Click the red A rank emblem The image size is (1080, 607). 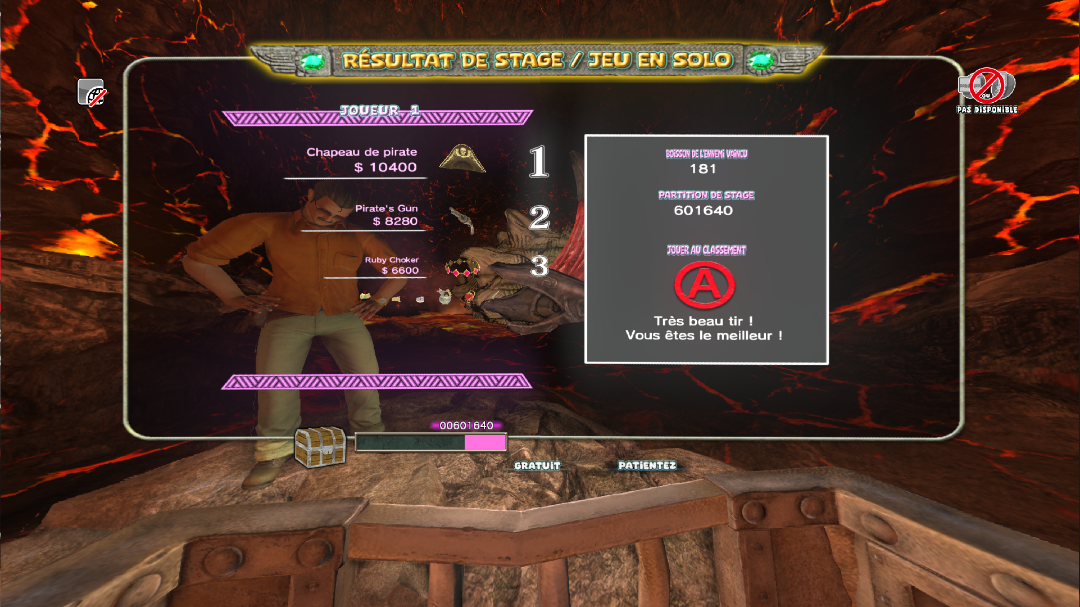[704, 285]
